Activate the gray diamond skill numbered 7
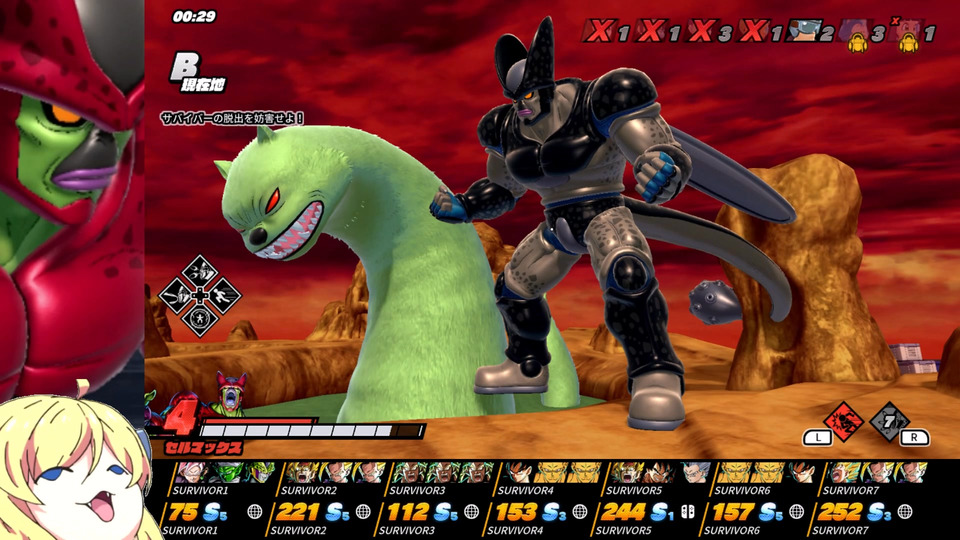The width and height of the screenshot is (960, 540). (888, 421)
